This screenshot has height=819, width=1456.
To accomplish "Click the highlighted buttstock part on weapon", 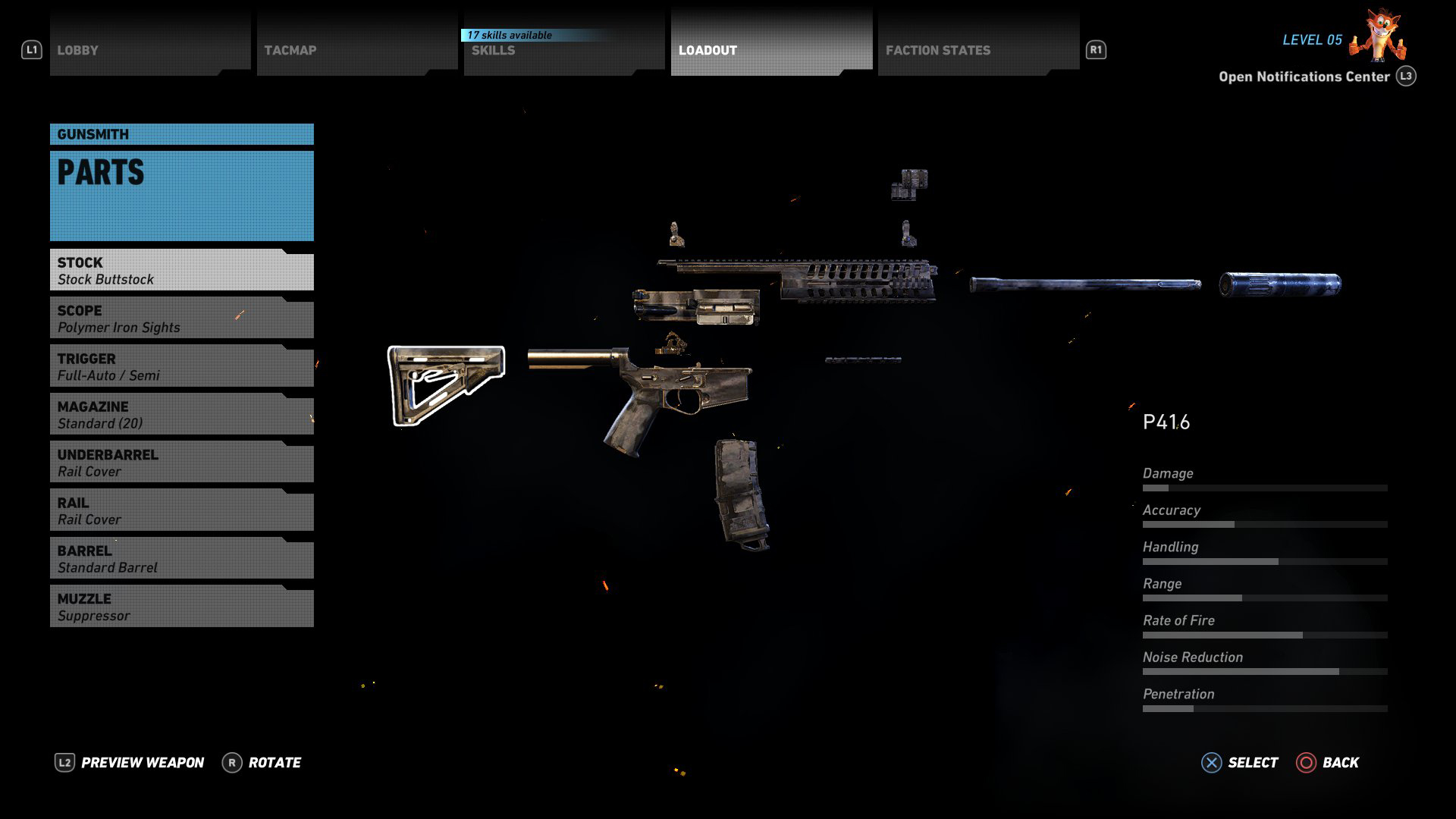I will (446, 384).
